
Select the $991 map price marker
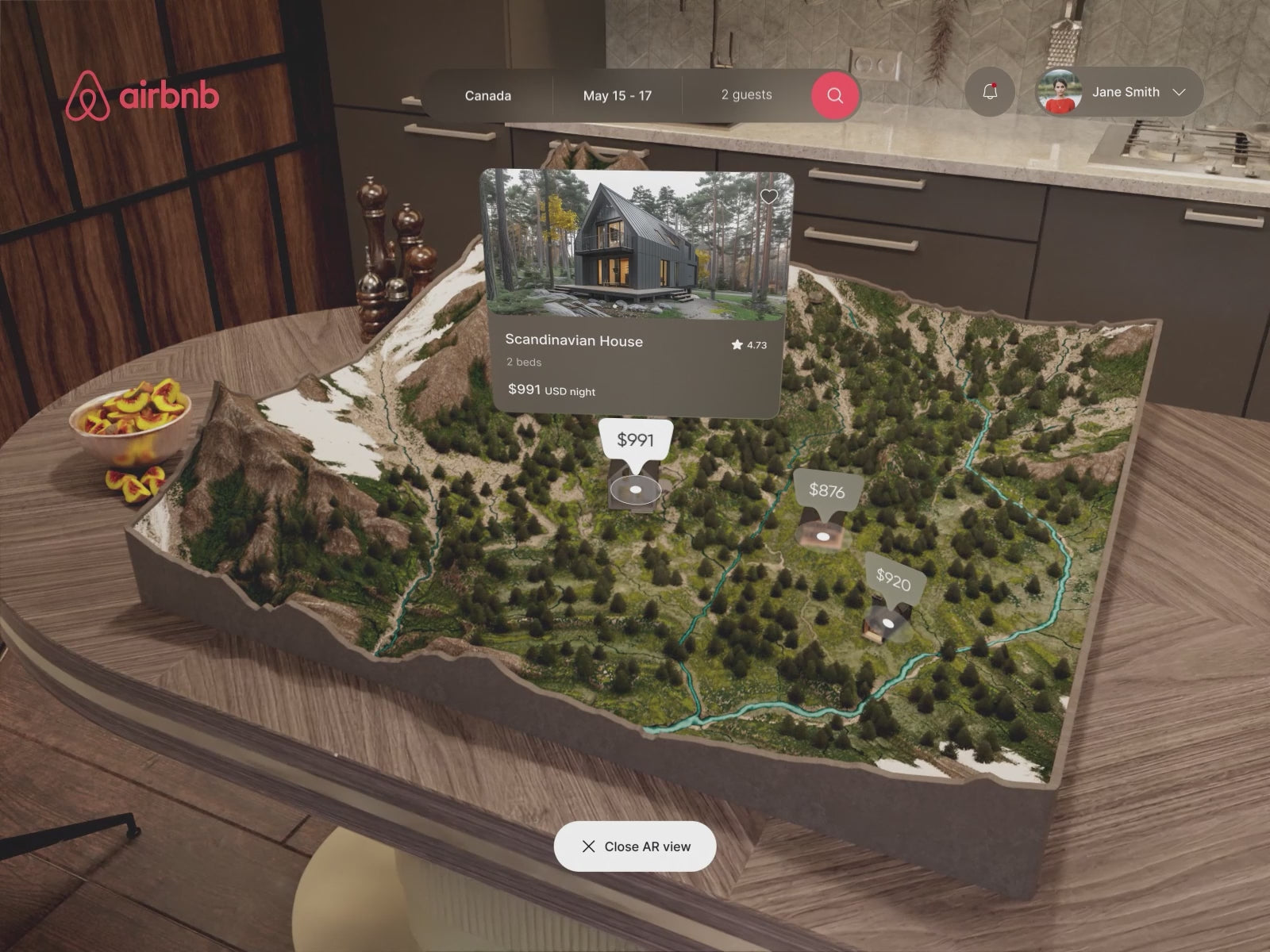[636, 440]
